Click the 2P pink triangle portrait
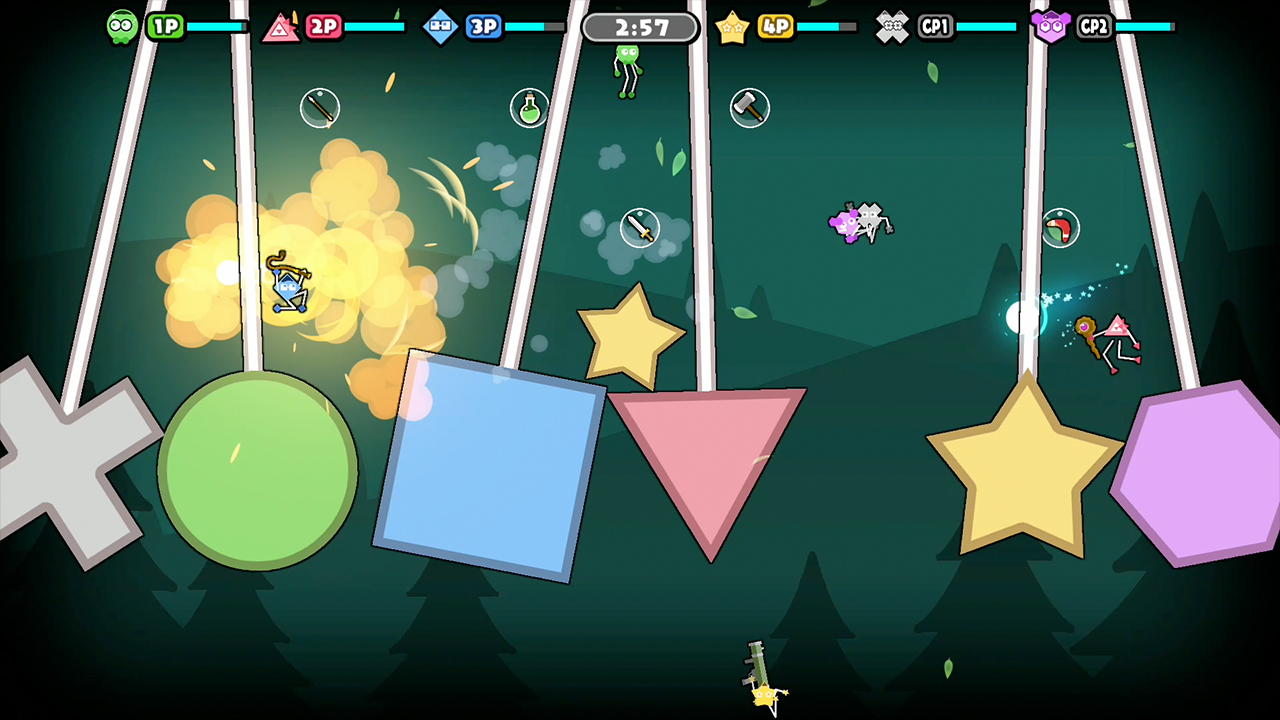1280x720 pixels. coord(281,26)
